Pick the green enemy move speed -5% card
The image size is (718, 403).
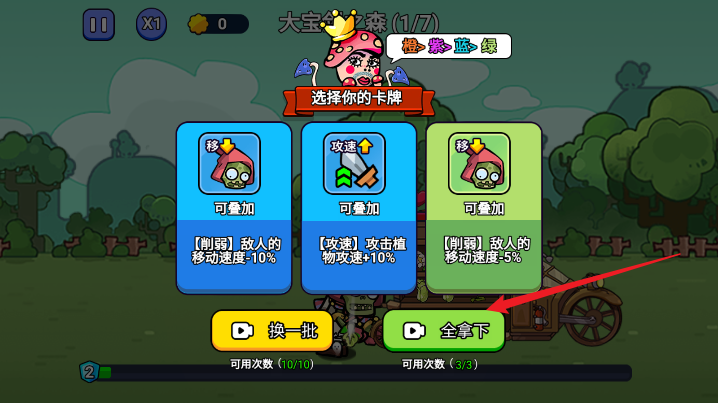484,207
